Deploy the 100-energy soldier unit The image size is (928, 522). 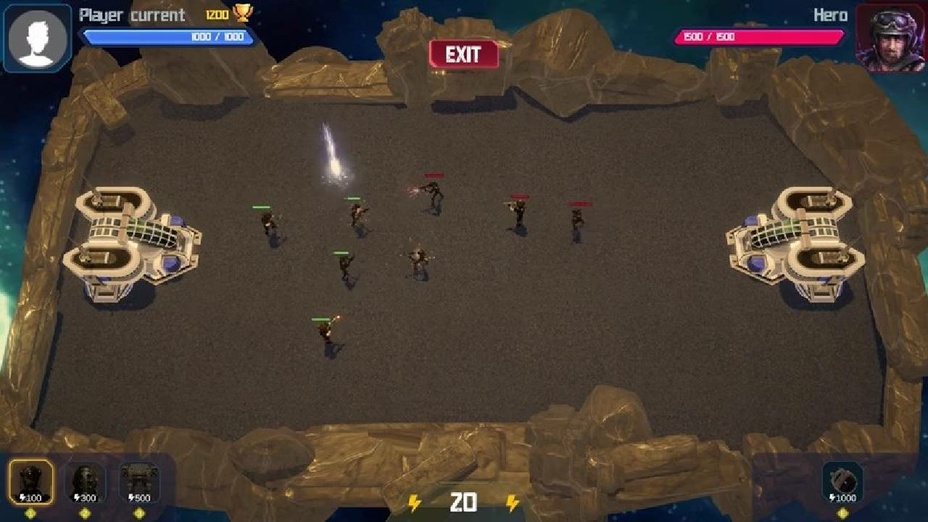[31, 482]
